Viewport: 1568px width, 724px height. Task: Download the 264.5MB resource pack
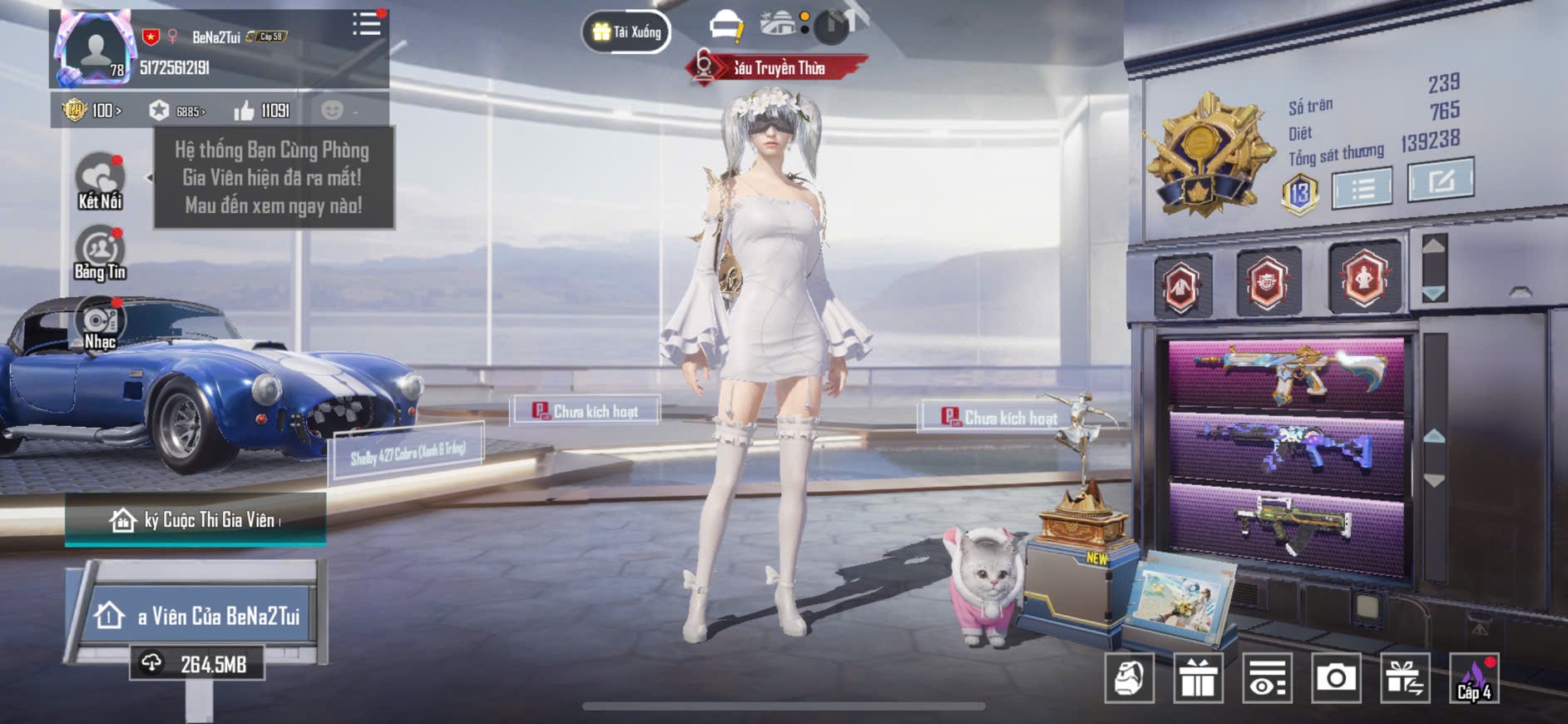pyautogui.click(x=197, y=664)
